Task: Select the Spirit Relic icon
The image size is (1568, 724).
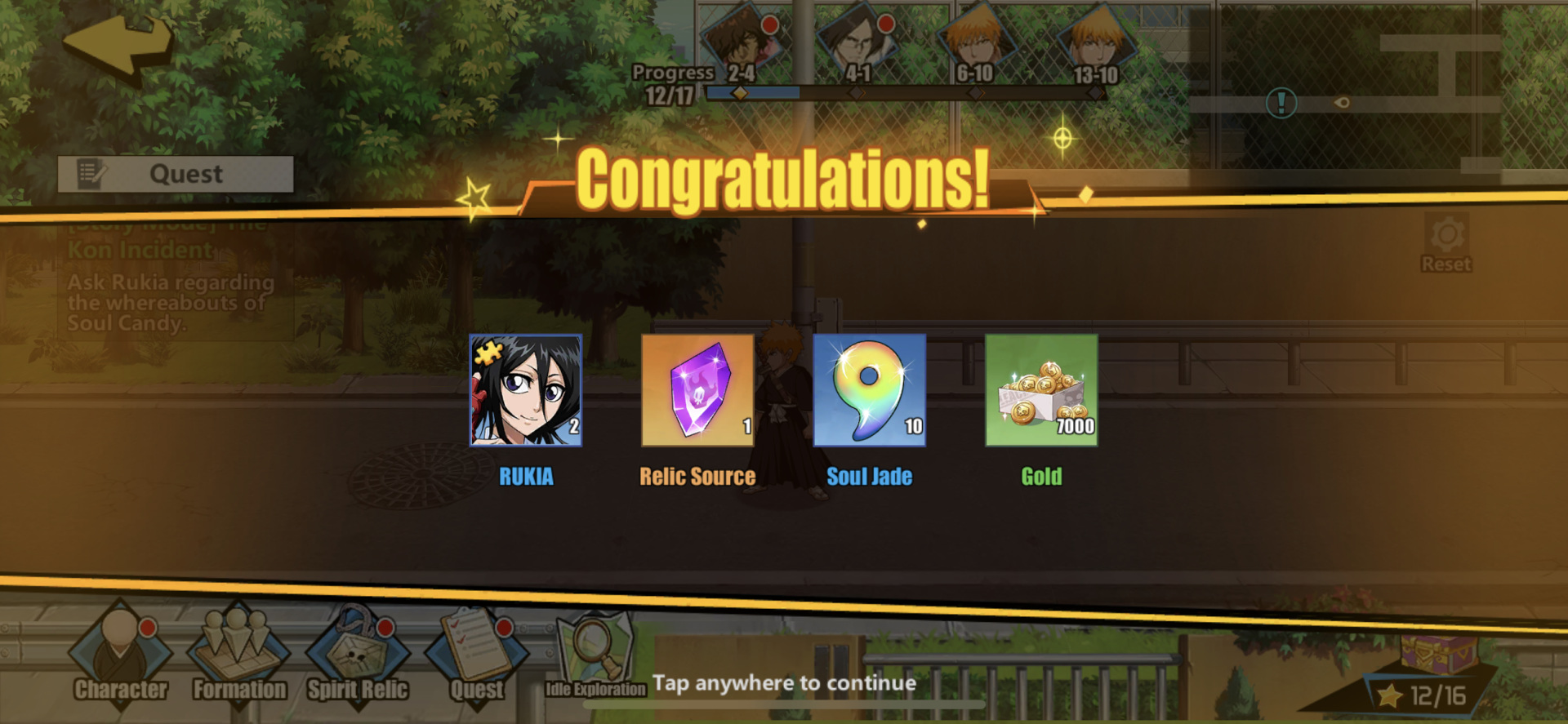Action: (357, 653)
